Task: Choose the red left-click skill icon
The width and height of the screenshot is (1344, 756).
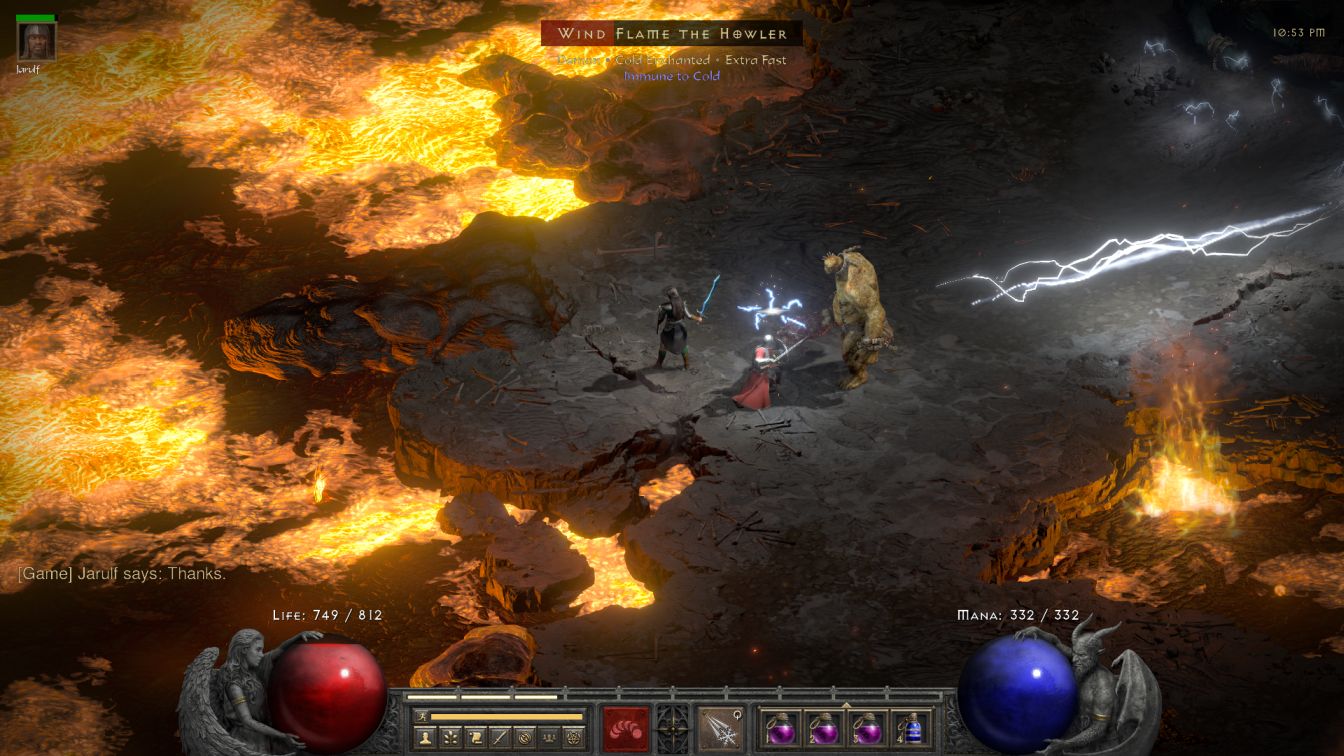Action: [x=625, y=729]
